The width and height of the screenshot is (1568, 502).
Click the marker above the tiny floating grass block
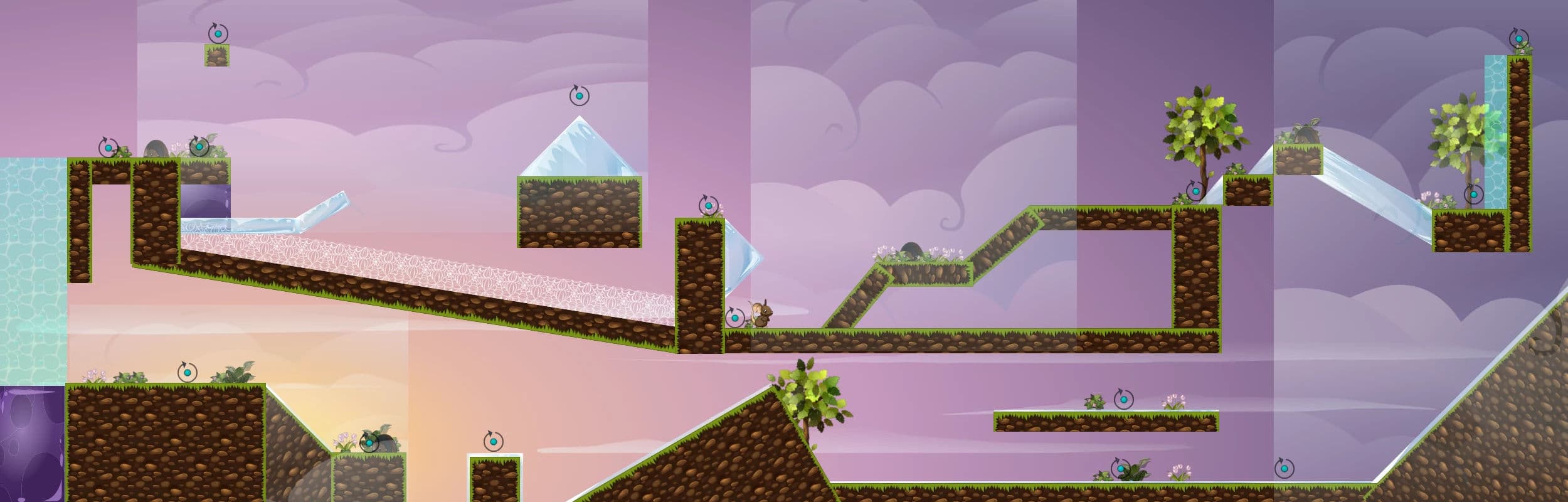(x=218, y=33)
